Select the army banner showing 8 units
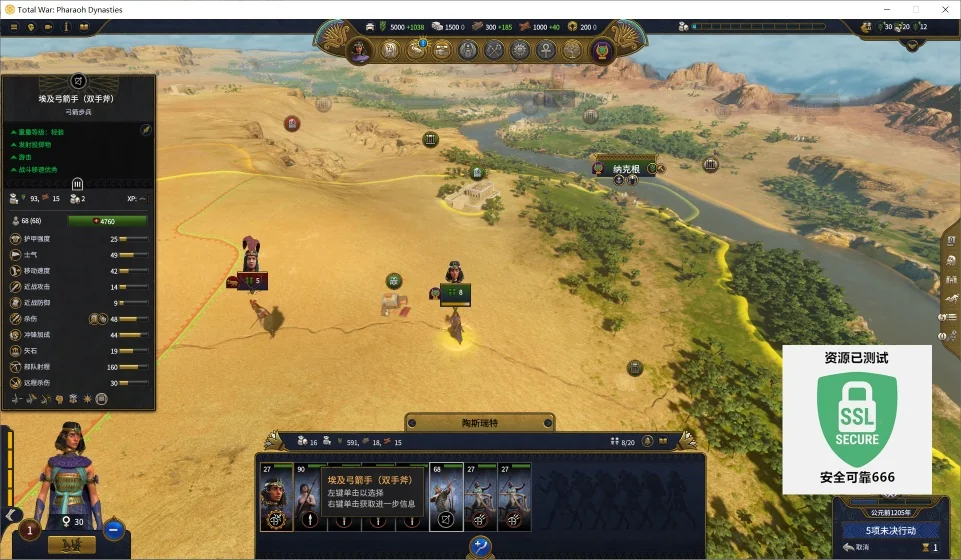The image size is (961, 560). [x=456, y=293]
